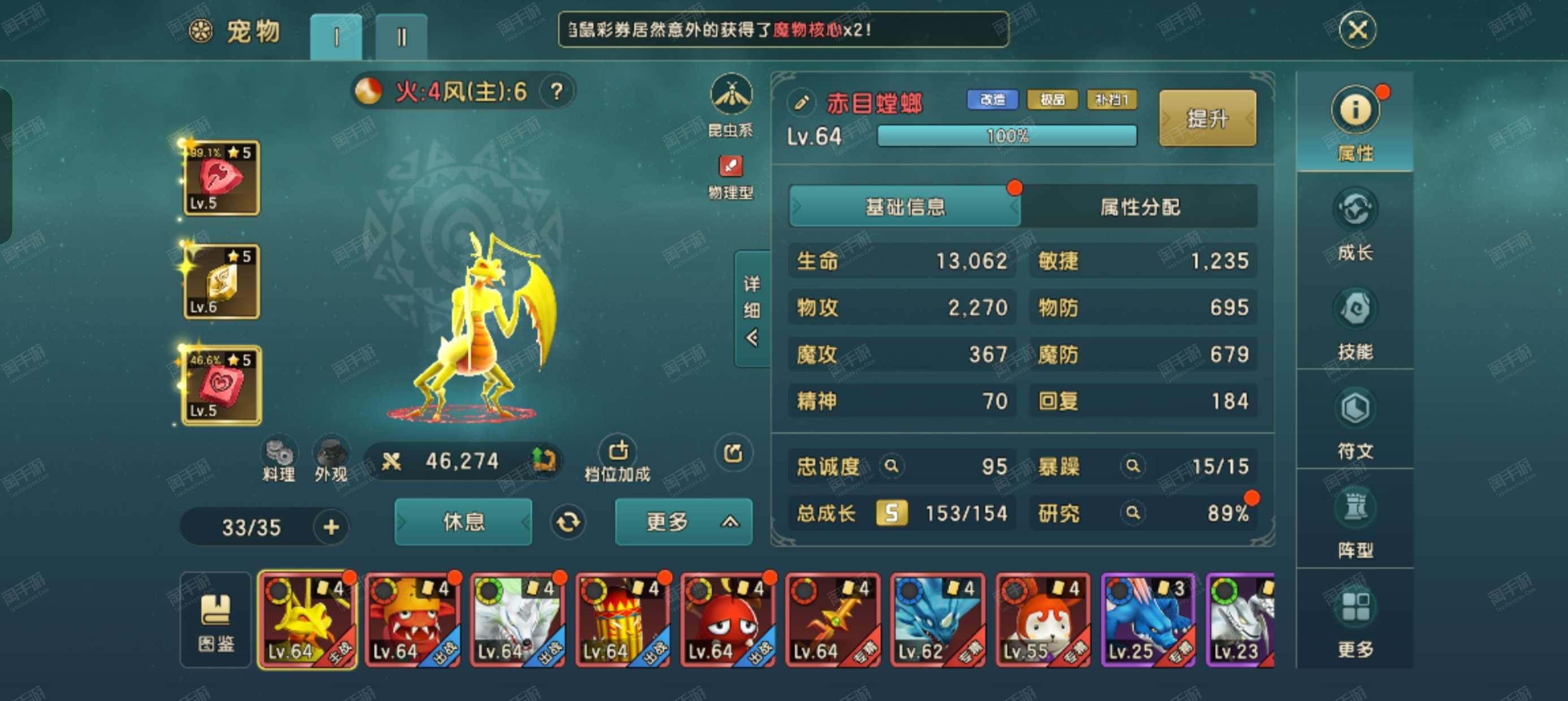This screenshot has height=701, width=1568.
Task: Switch to pet page II tab
Action: (x=401, y=37)
